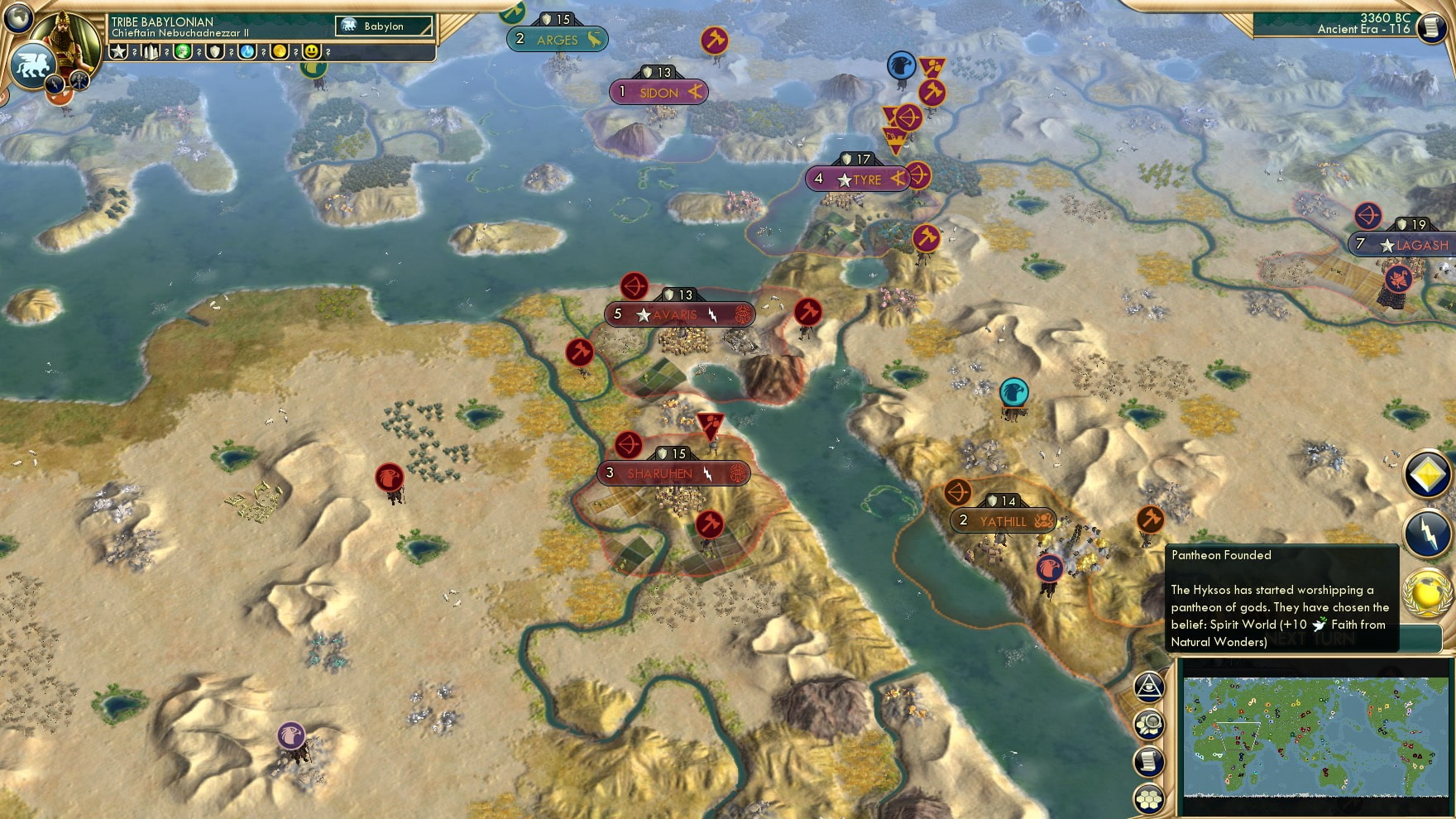The width and height of the screenshot is (1456, 819).
Task: Click the white star score icon
Action: coord(118,52)
